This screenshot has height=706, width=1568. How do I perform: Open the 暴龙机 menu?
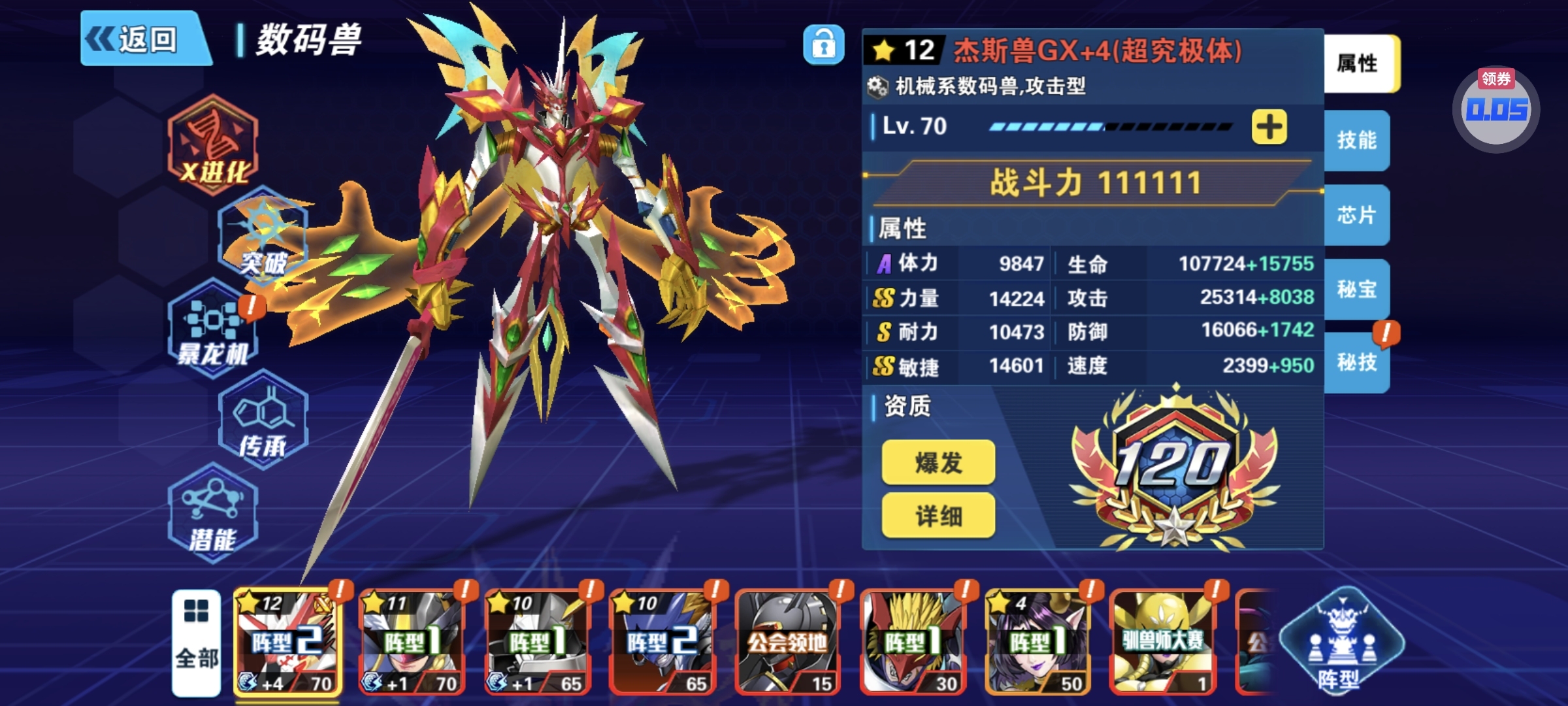click(213, 329)
